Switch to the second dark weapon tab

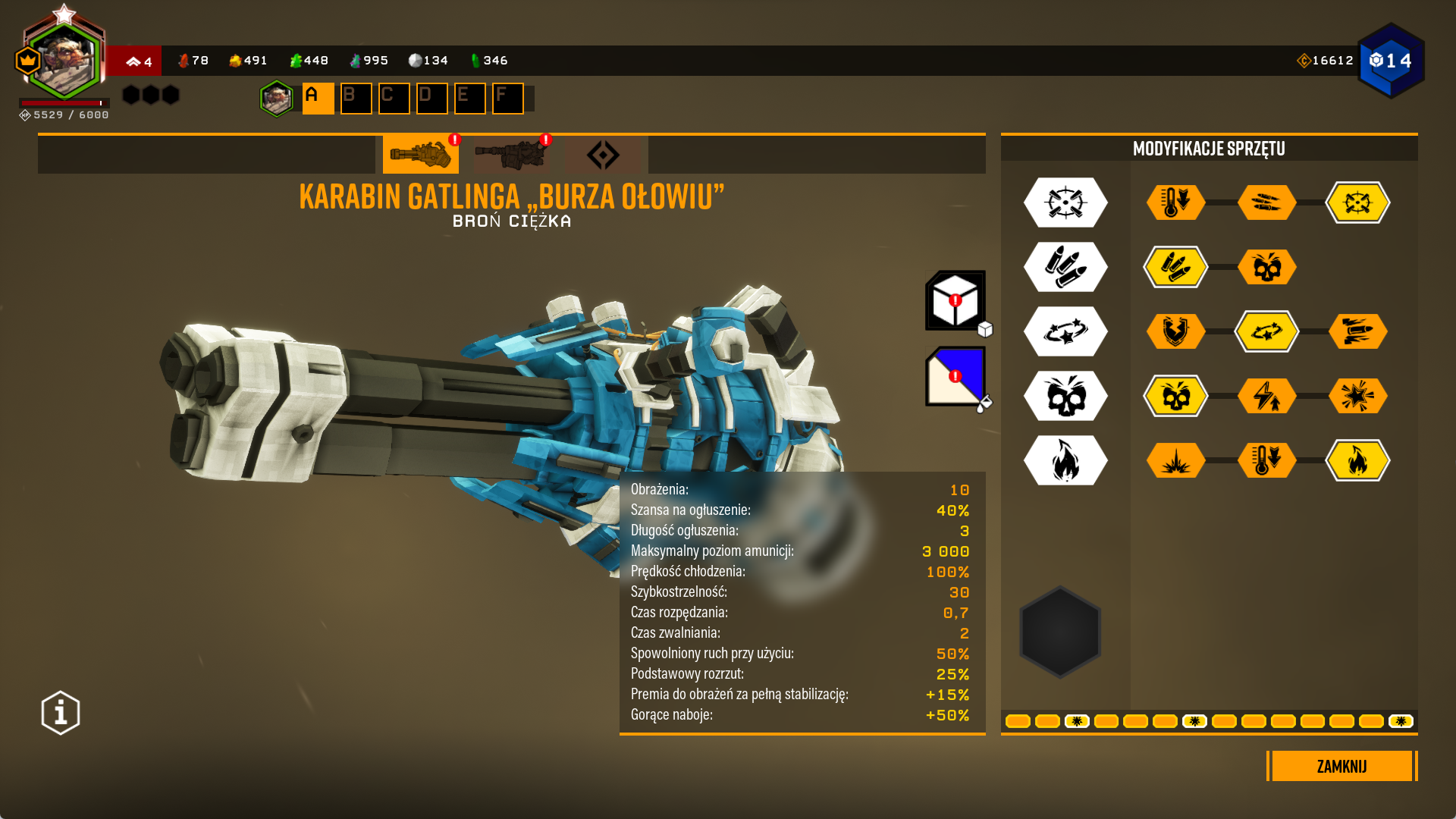[x=511, y=155]
